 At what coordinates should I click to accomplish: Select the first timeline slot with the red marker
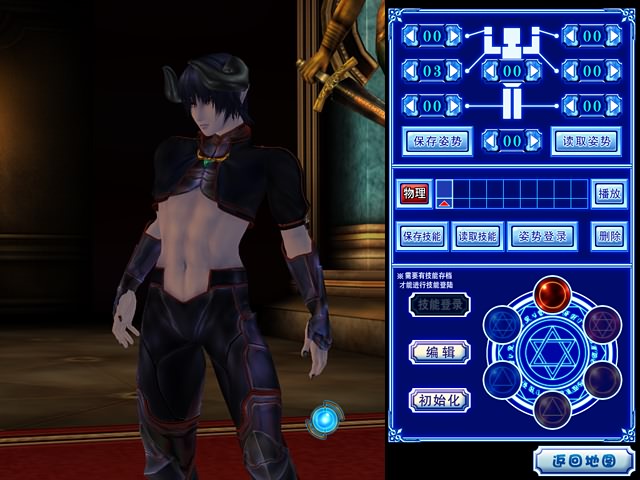[x=444, y=193]
